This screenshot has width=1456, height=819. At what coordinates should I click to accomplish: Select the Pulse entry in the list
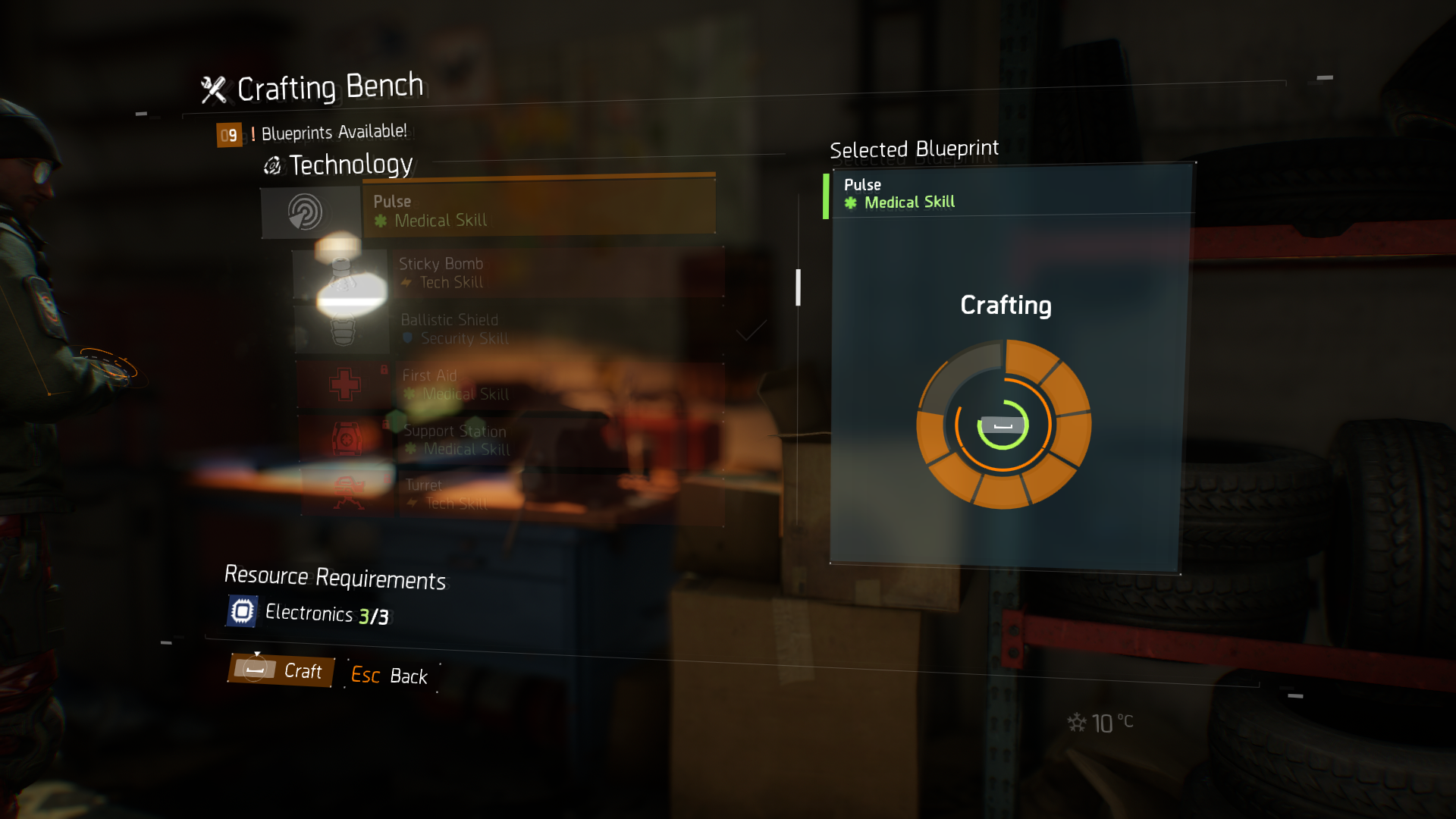537,211
